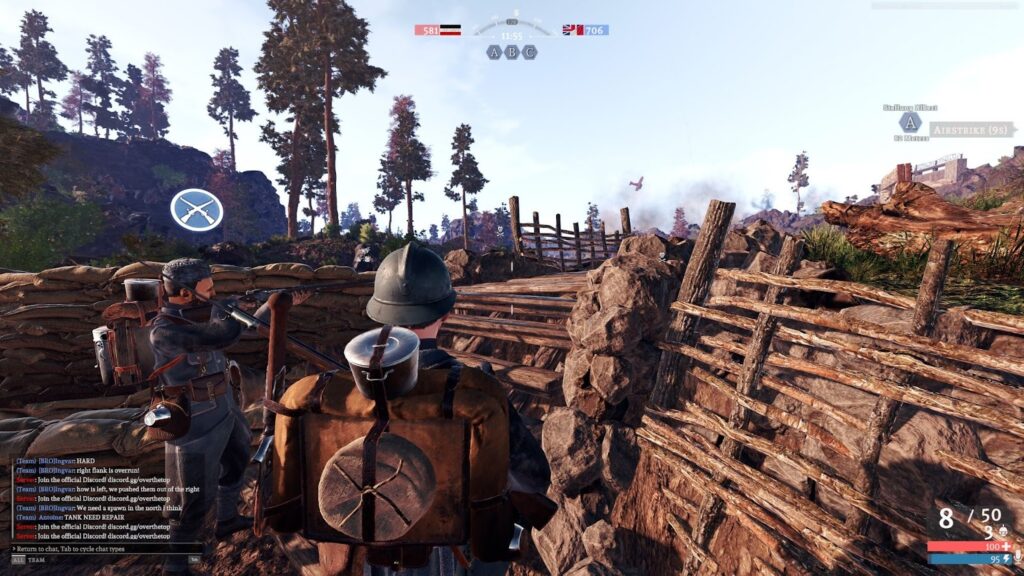Viewport: 1024px width, 576px height.
Task: Click the German team flag icon
Action: pos(452,30)
